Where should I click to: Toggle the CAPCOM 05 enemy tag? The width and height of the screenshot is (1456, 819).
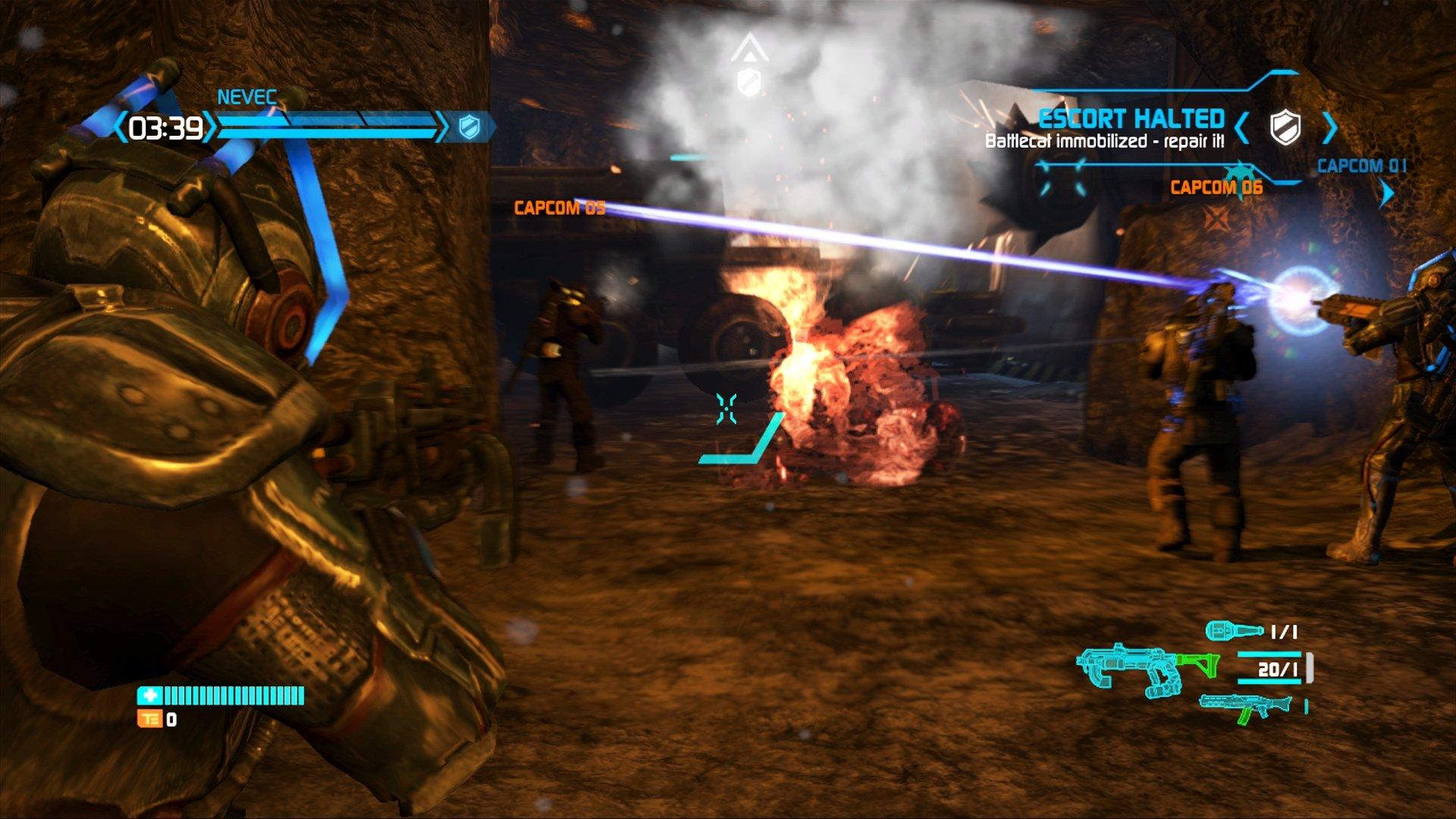click(559, 206)
